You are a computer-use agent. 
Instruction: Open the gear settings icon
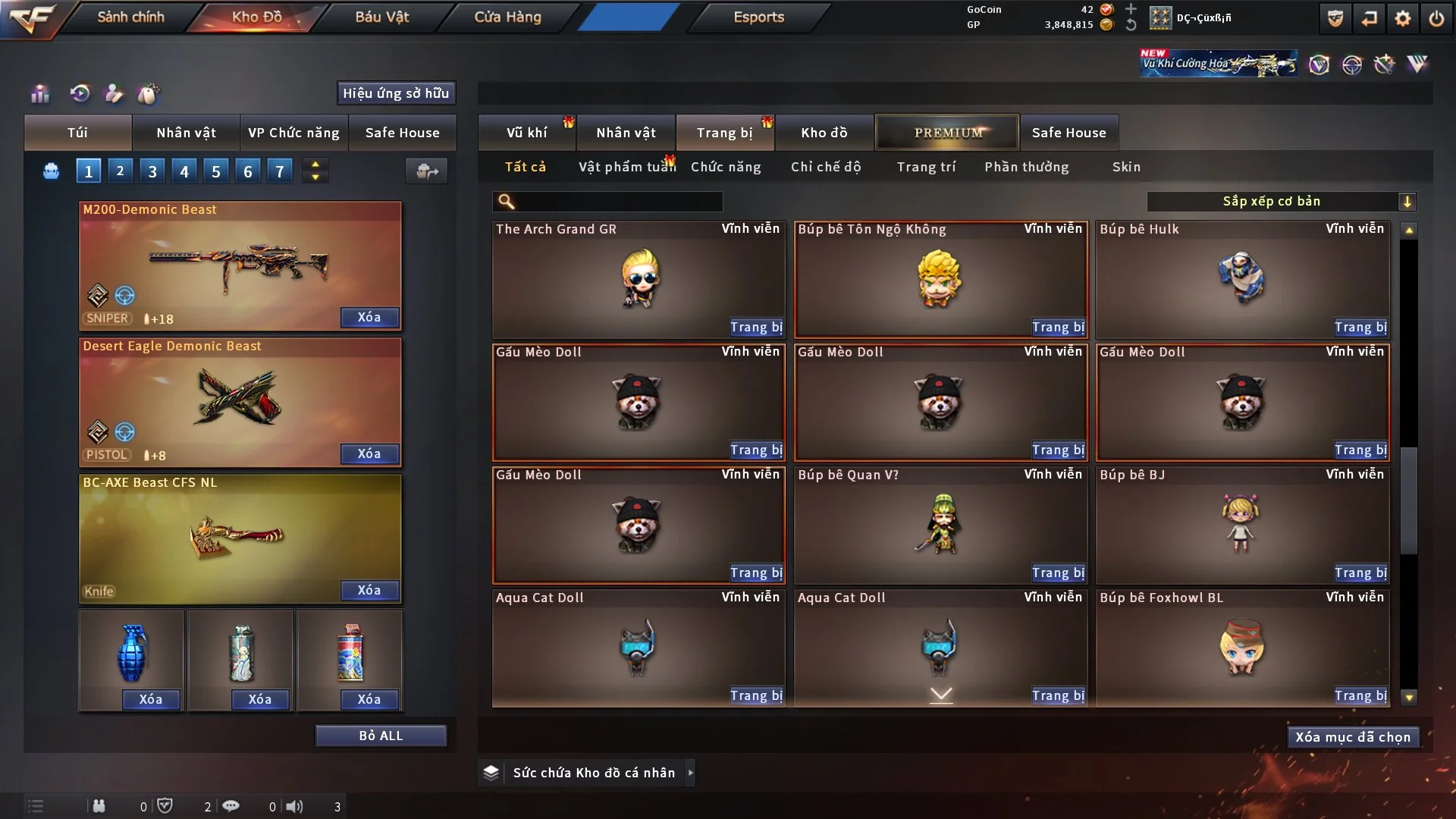point(1403,18)
